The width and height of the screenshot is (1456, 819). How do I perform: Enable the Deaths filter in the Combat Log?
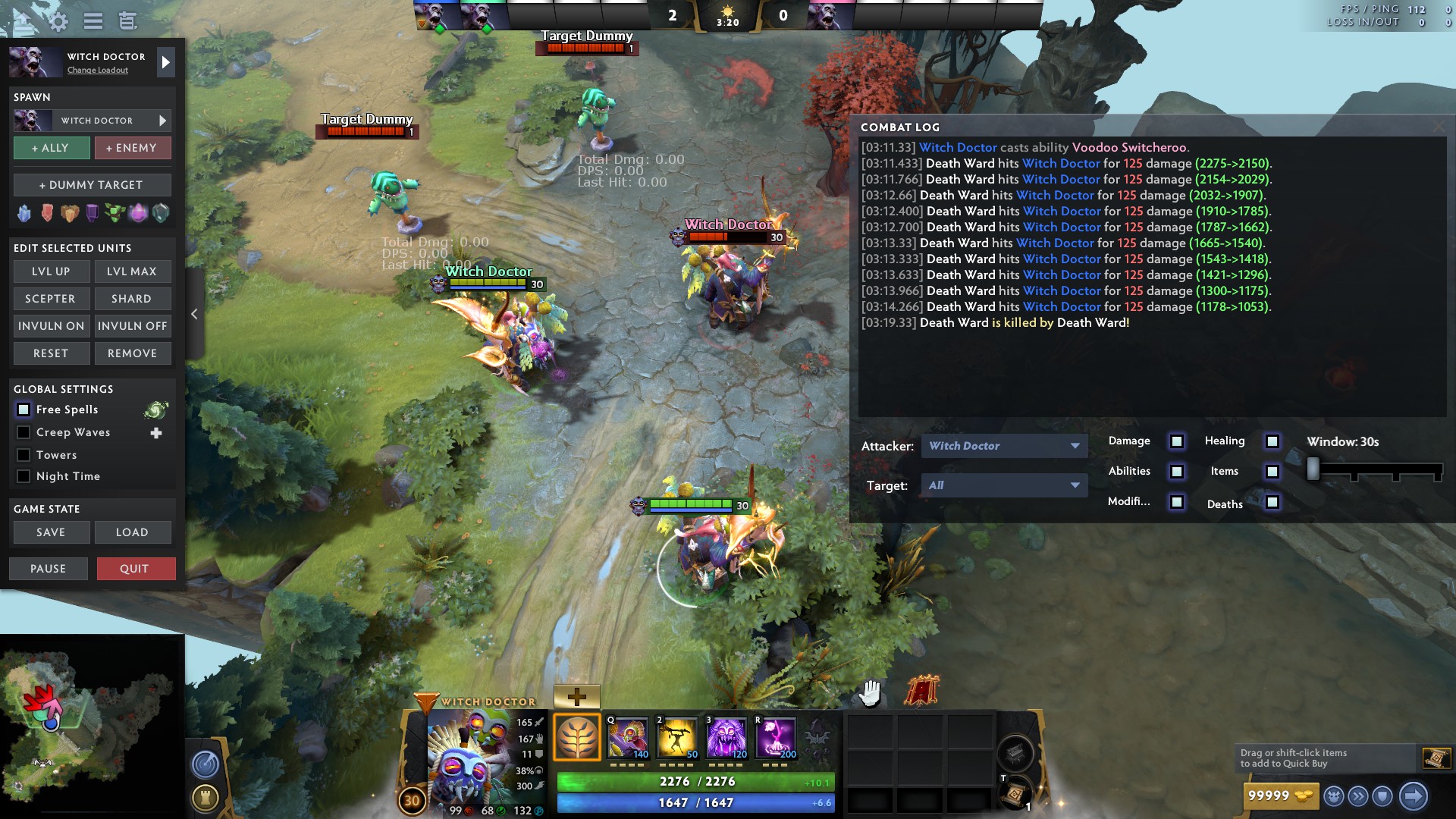pyautogui.click(x=1271, y=503)
